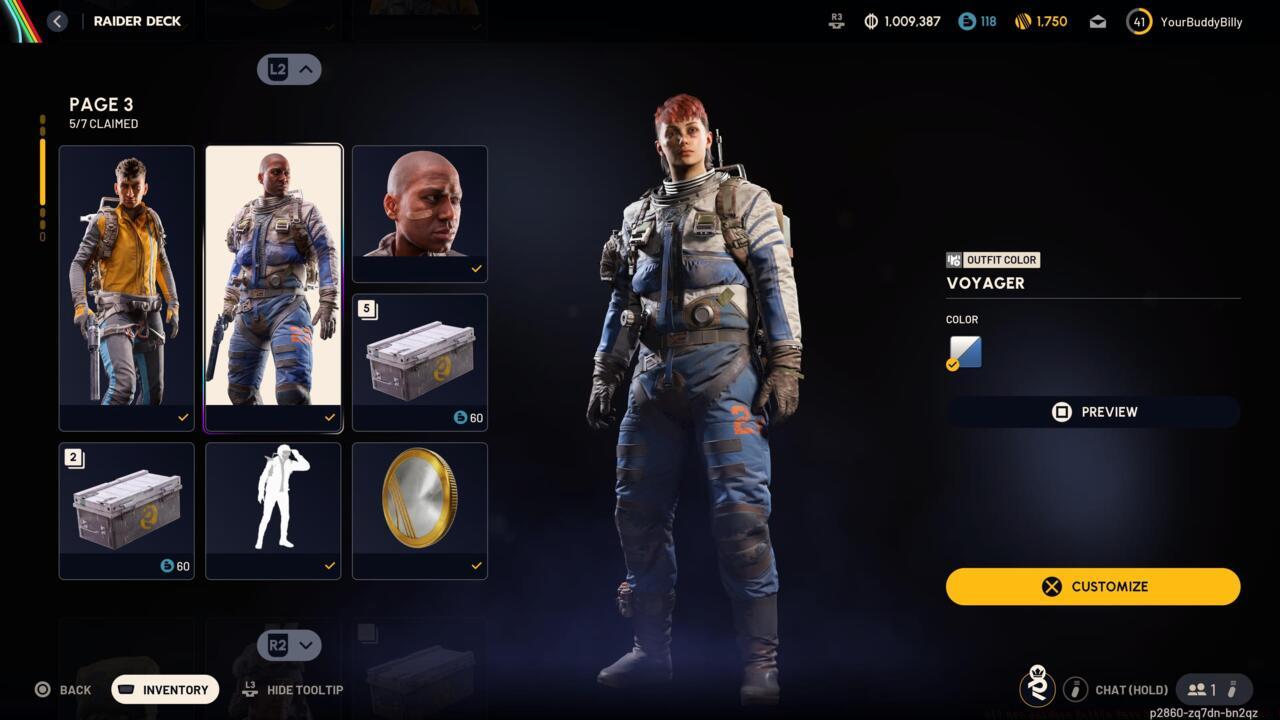The width and height of the screenshot is (1280, 720).
Task: Collapse the page list using the L2 chevron
Action: point(289,69)
